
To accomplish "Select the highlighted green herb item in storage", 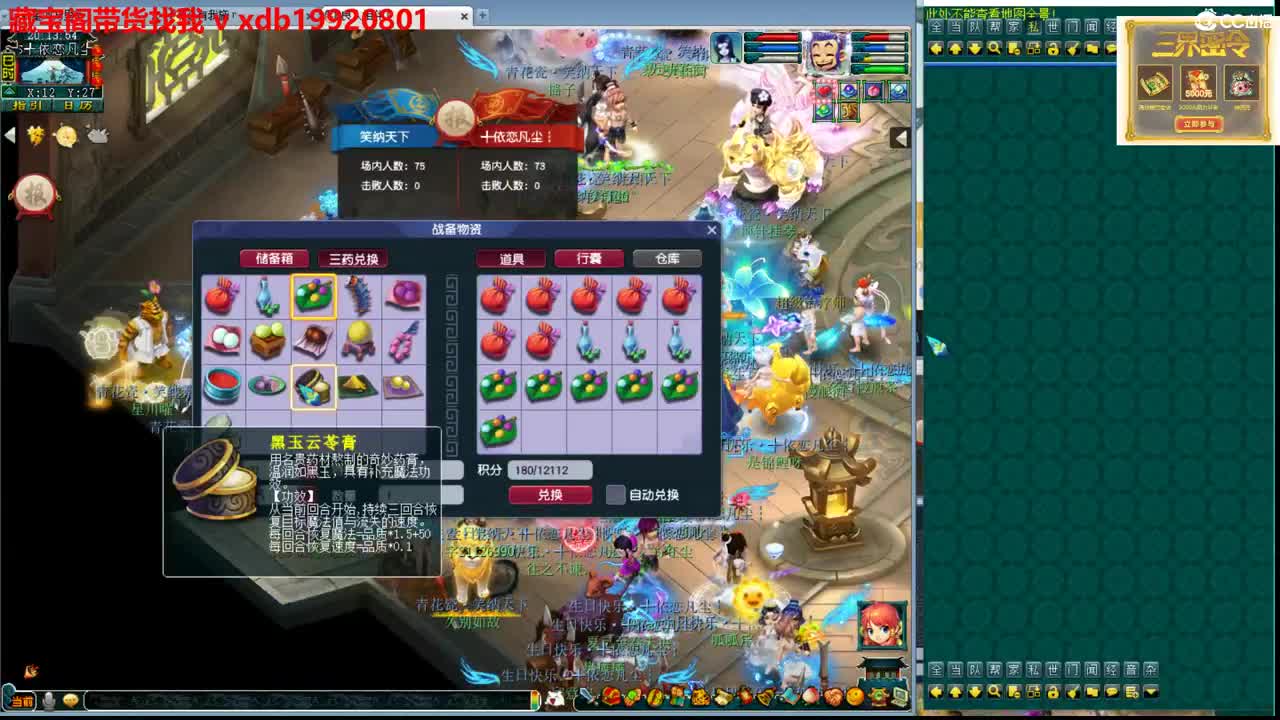I will (x=314, y=296).
